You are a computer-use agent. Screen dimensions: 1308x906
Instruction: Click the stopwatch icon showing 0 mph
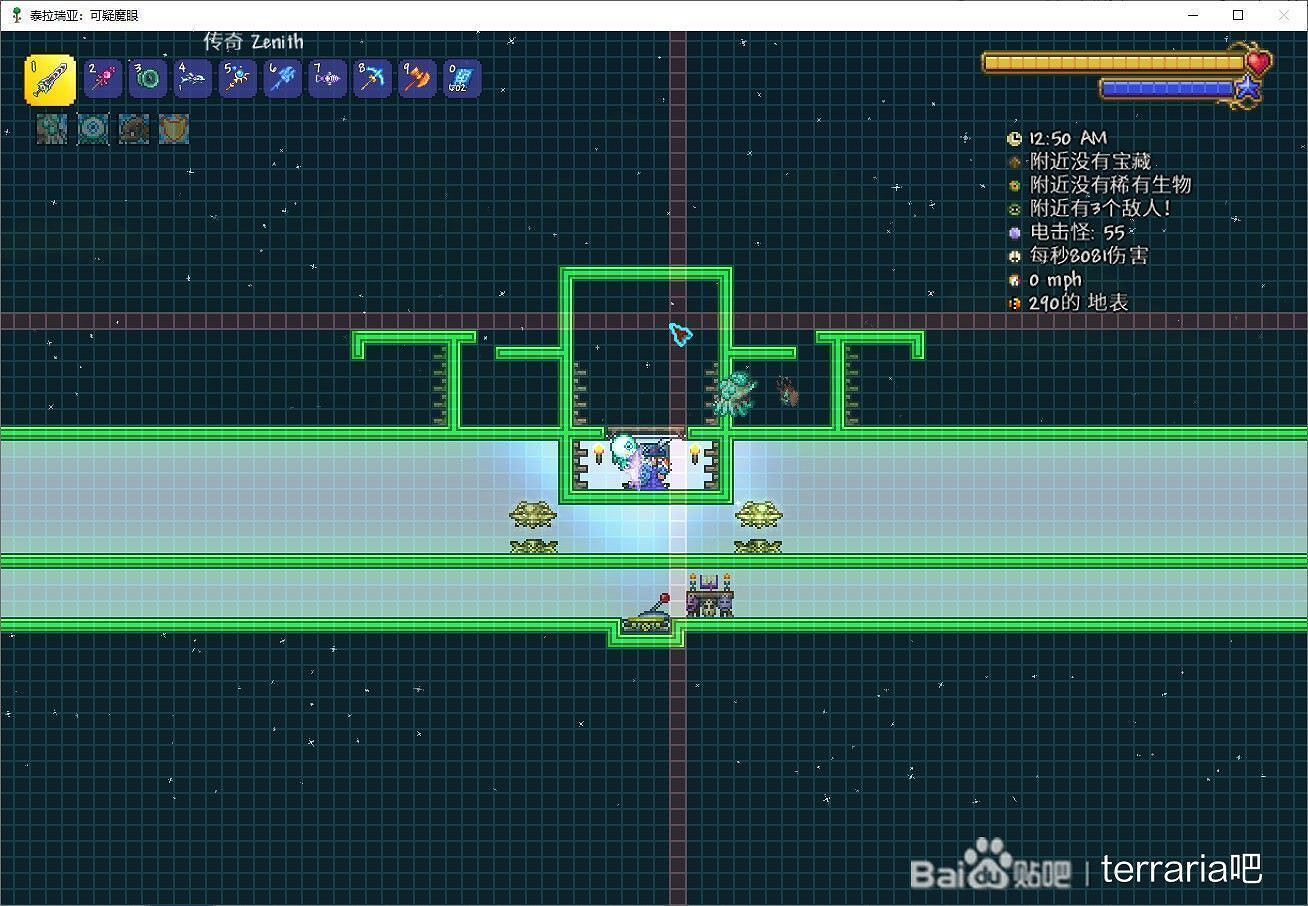(x=1015, y=280)
